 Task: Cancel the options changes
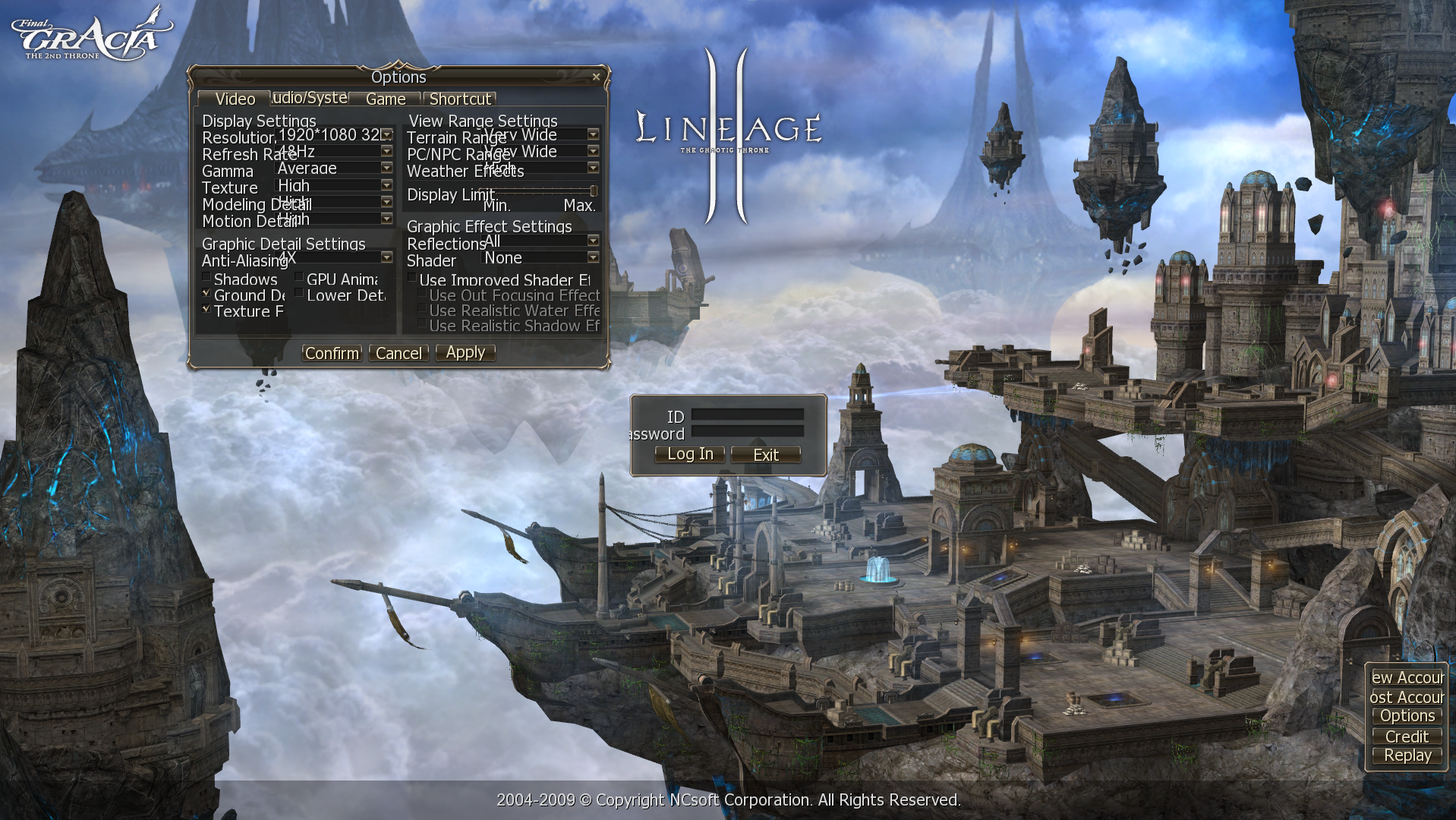pyautogui.click(x=399, y=353)
